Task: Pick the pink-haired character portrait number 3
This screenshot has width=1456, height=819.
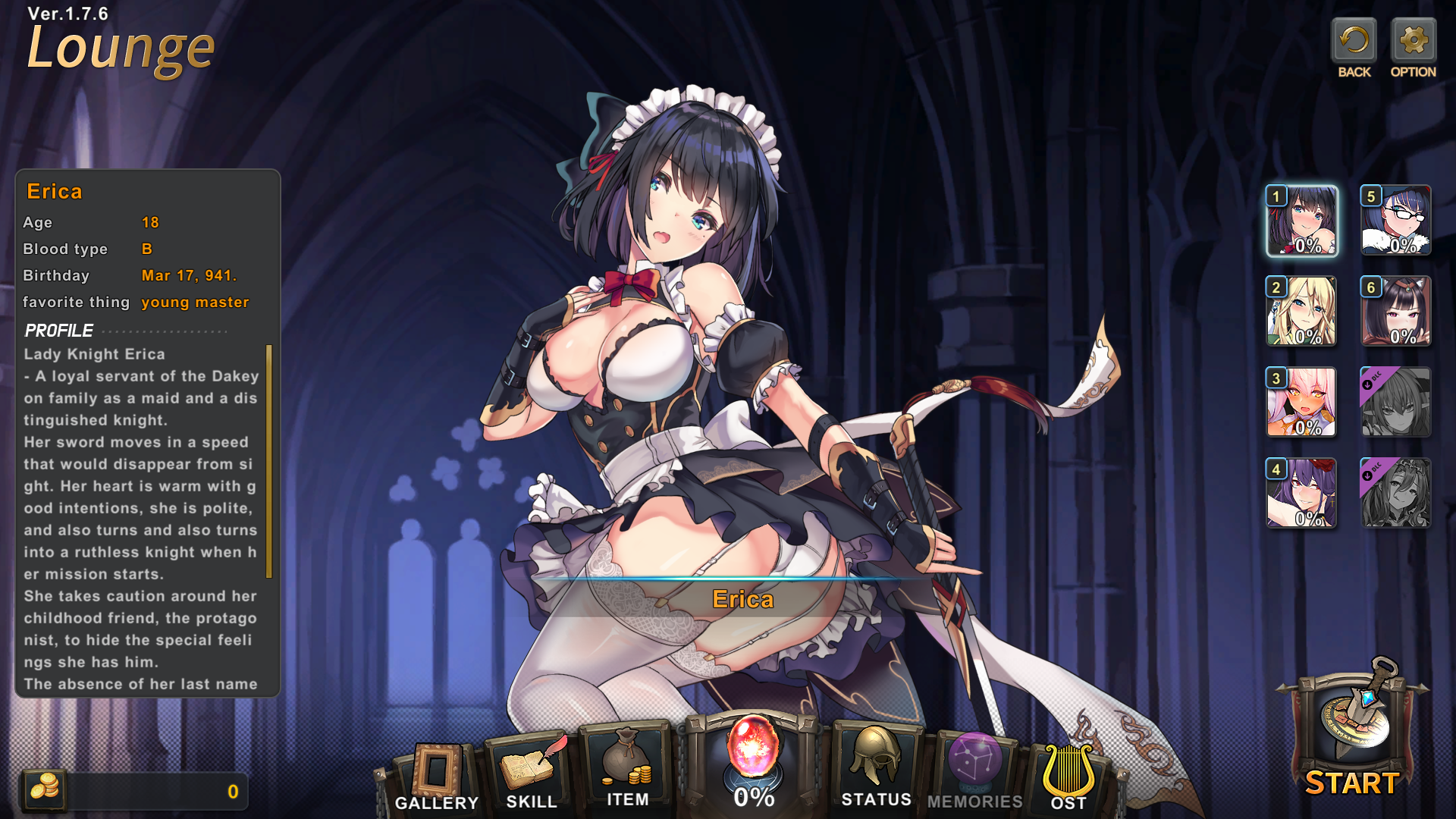Action: 1302,402
